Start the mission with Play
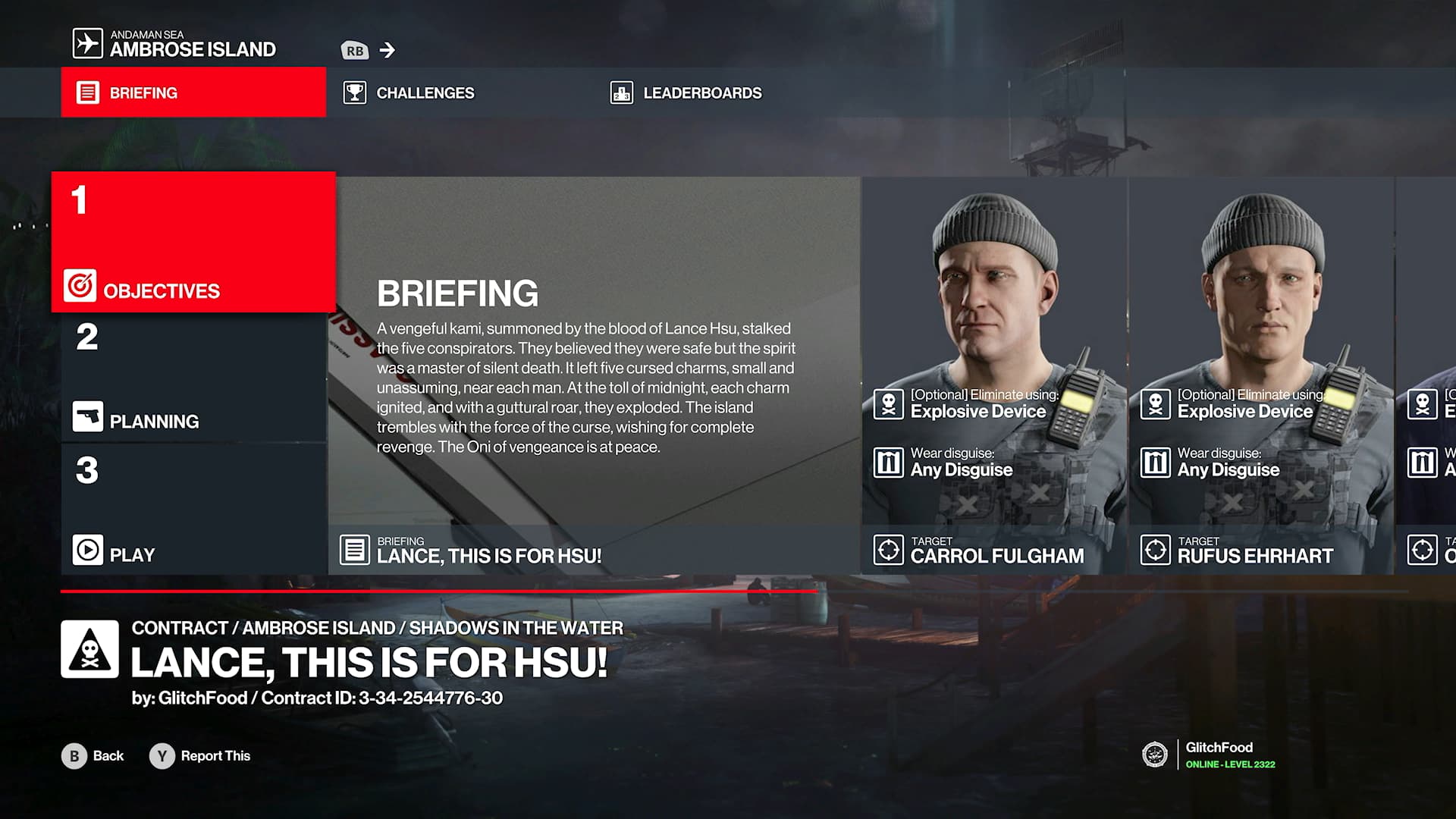Image resolution: width=1456 pixels, height=819 pixels. (x=193, y=510)
